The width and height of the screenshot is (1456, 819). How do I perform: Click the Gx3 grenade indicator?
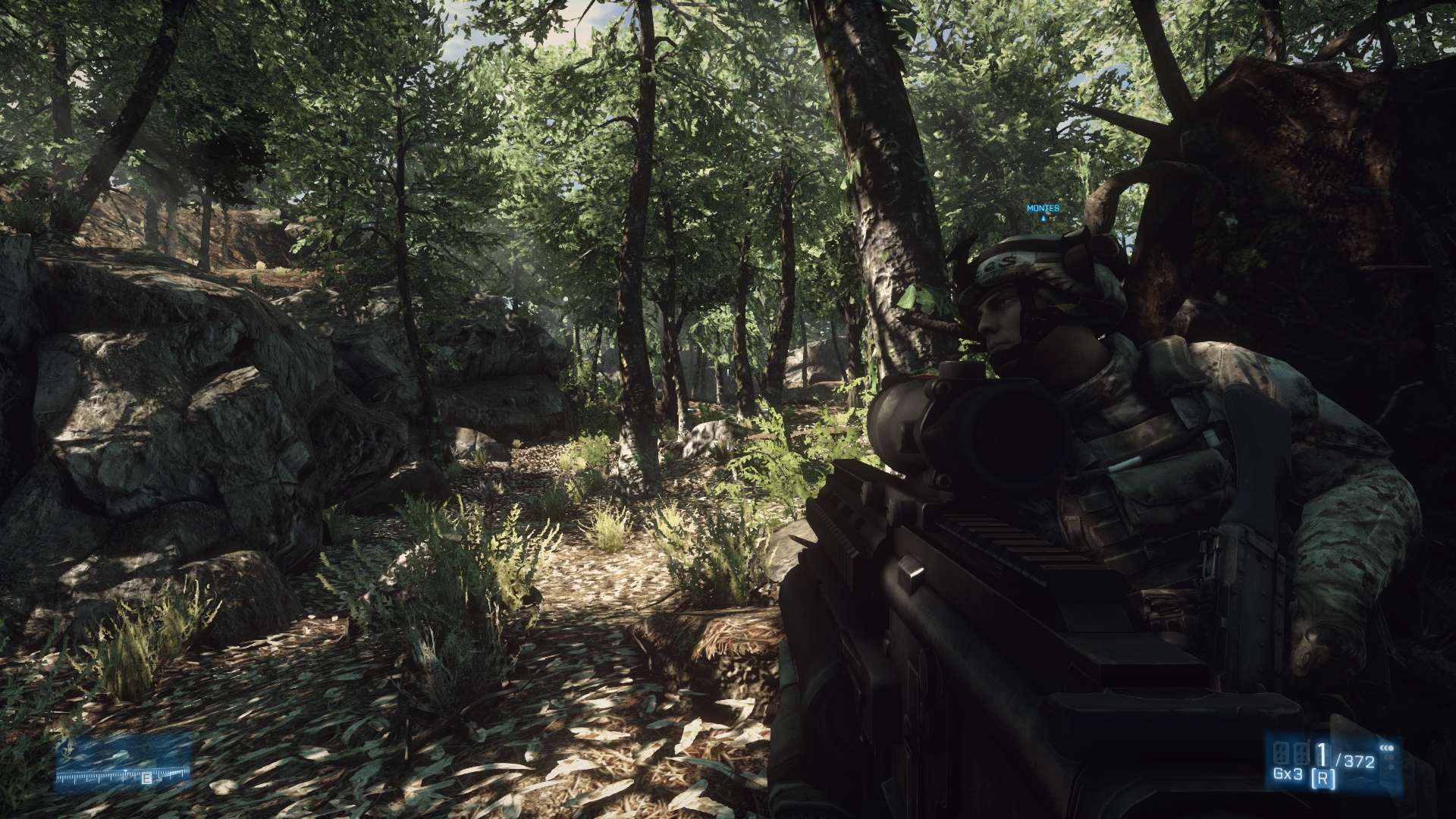tap(1288, 774)
